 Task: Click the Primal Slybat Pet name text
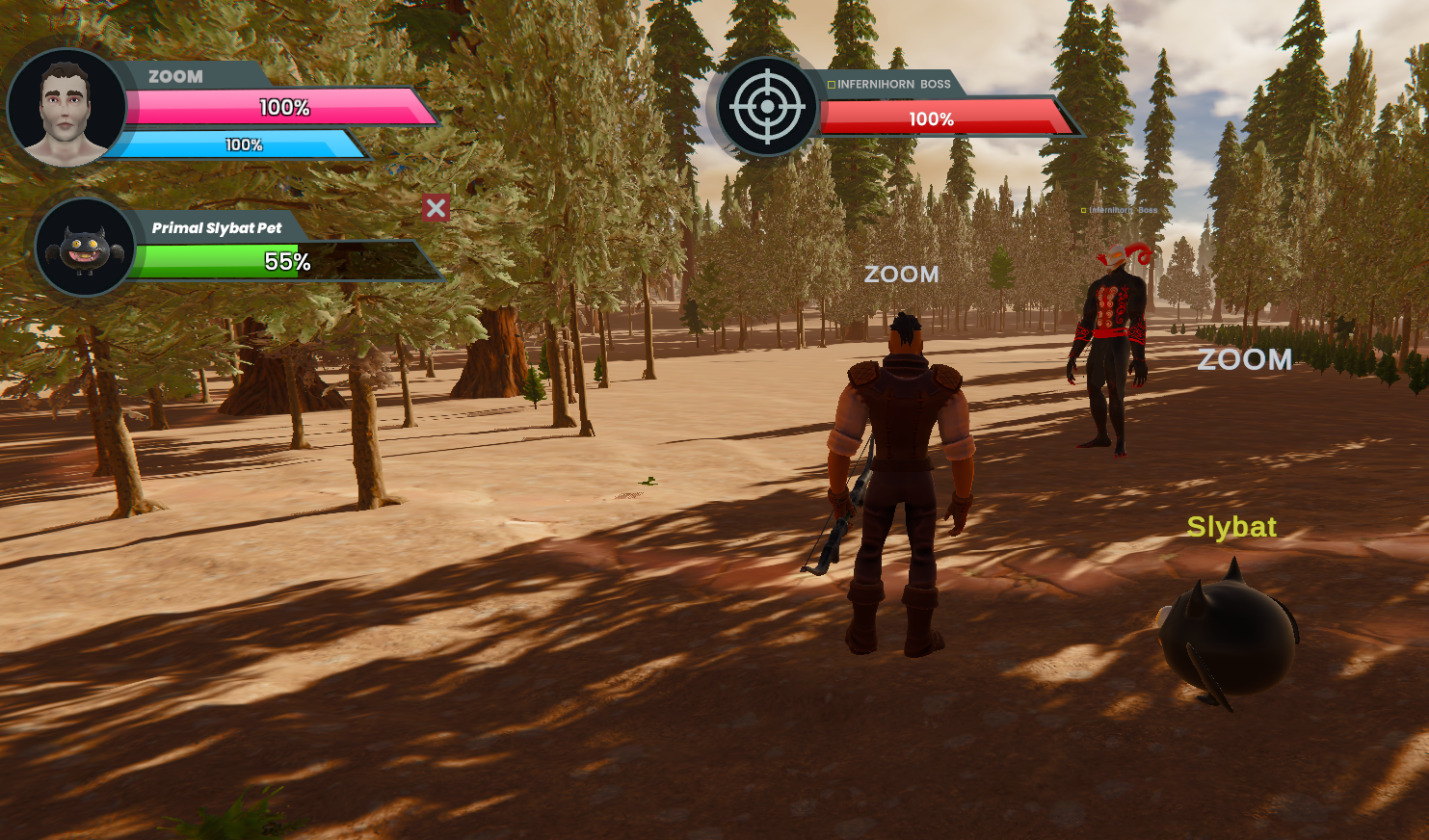(217, 228)
